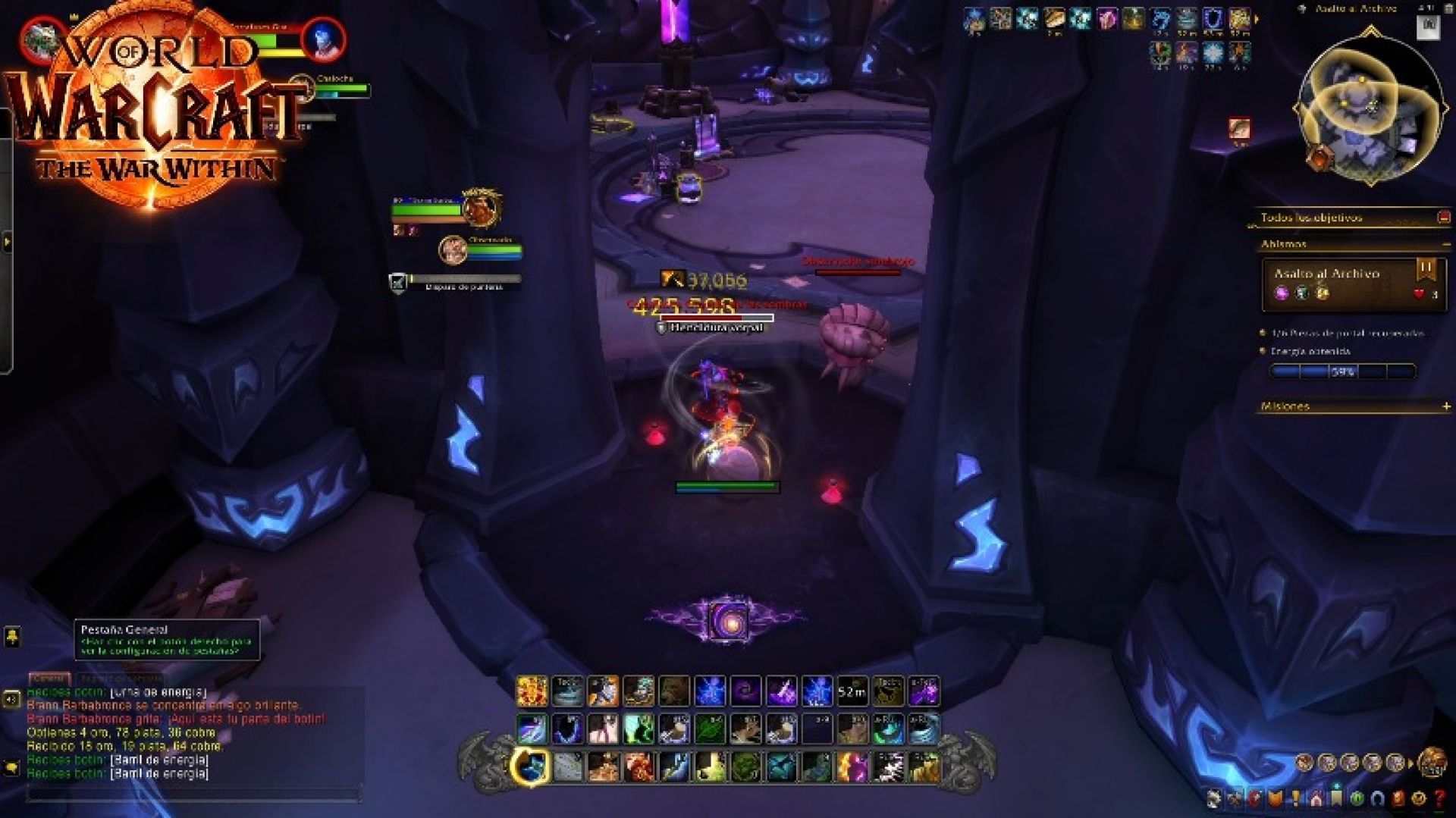Open the backpack bag icon in the top-right corner
1456x818 pixels.
(1430, 24)
